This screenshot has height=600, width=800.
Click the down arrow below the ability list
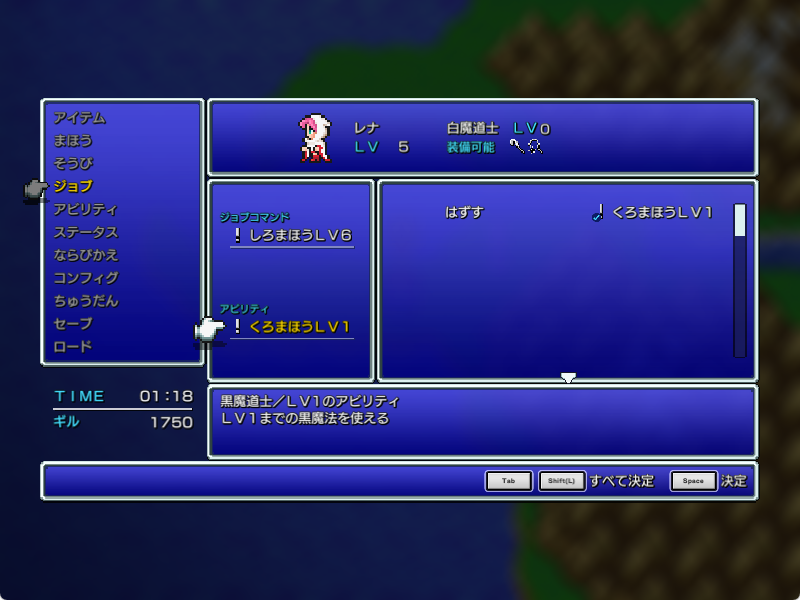click(568, 378)
